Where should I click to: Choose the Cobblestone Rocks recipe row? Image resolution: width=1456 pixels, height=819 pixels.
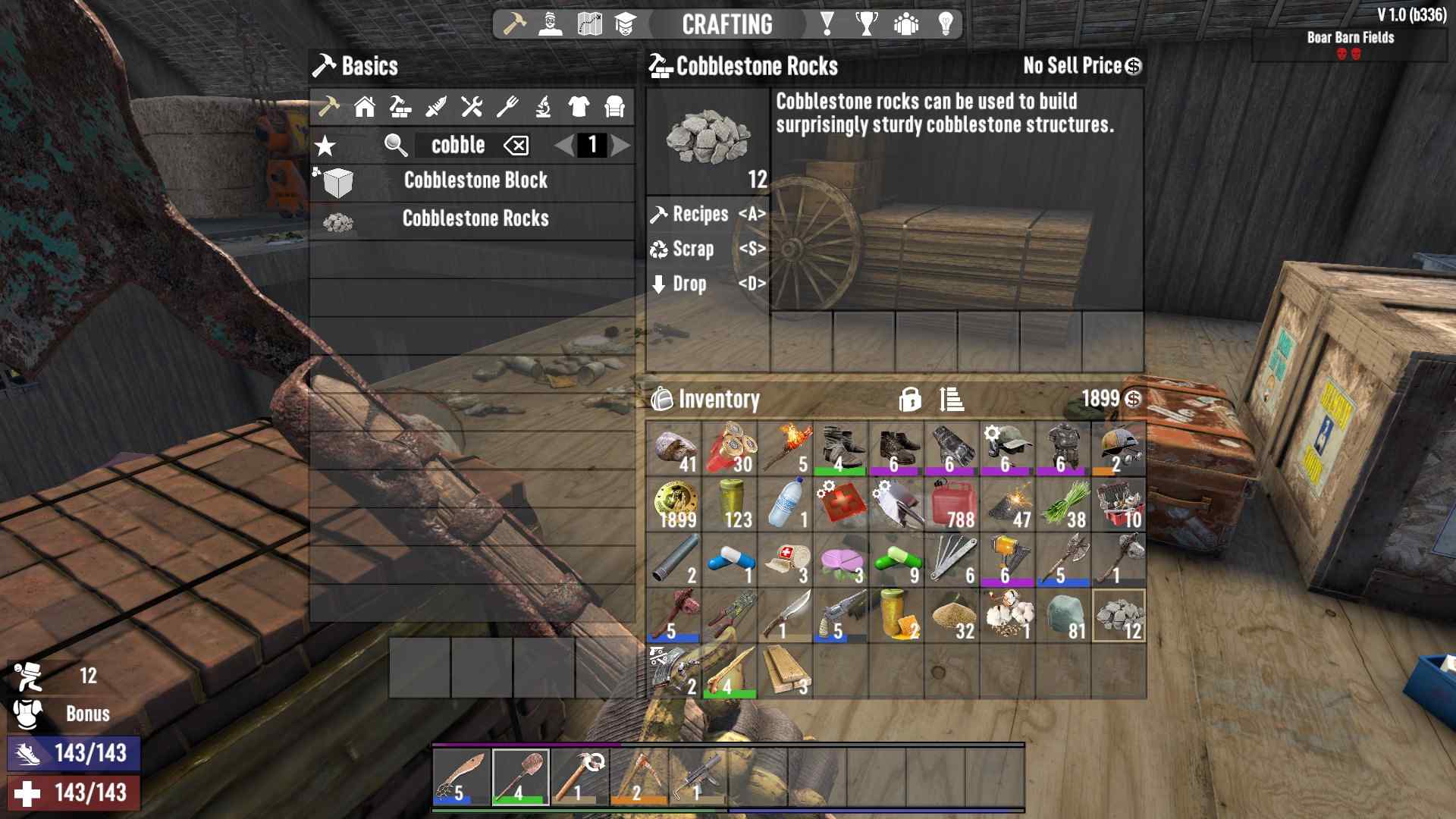[475, 219]
